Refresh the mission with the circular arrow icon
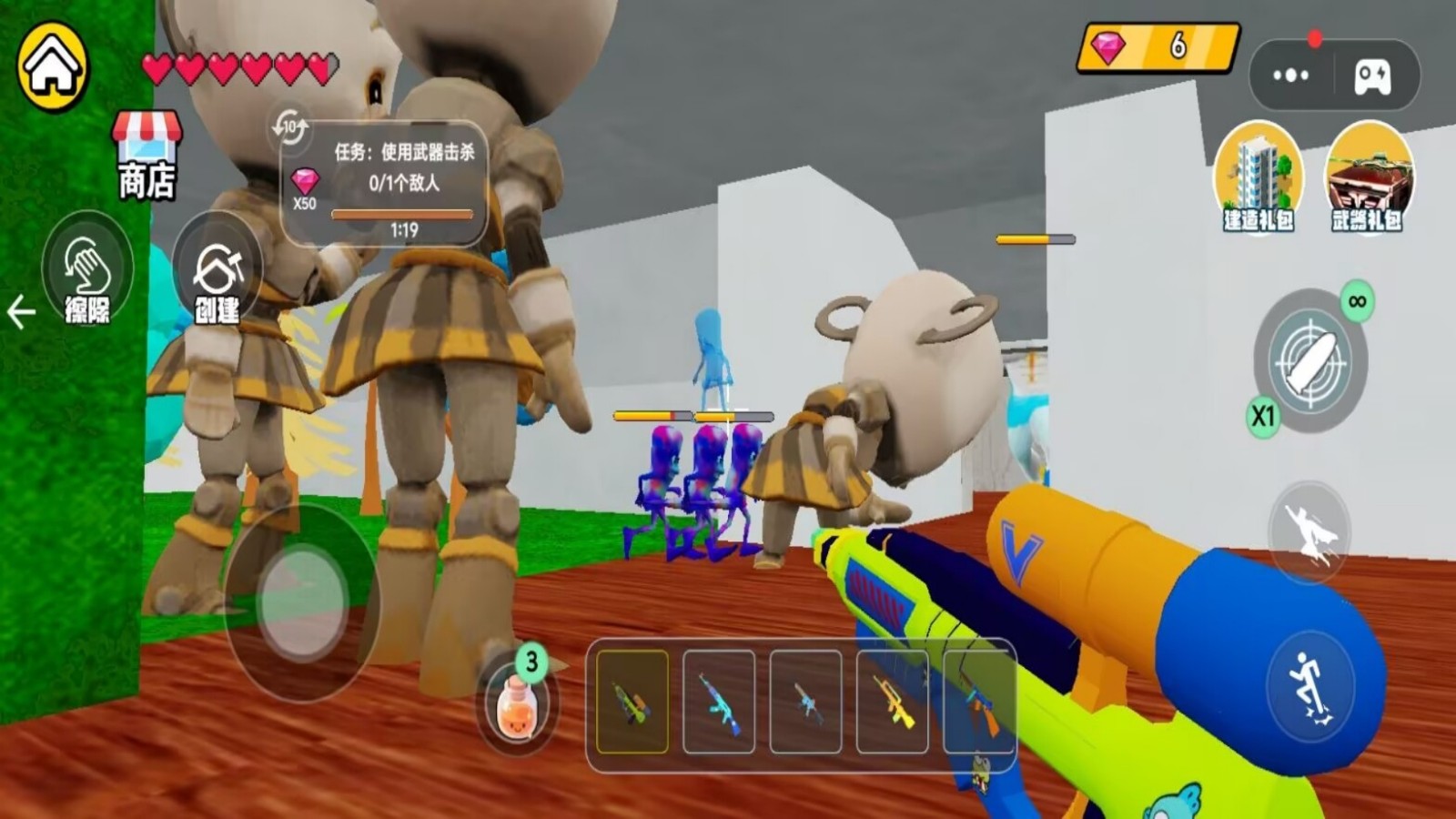The image size is (1456, 819). [289, 127]
